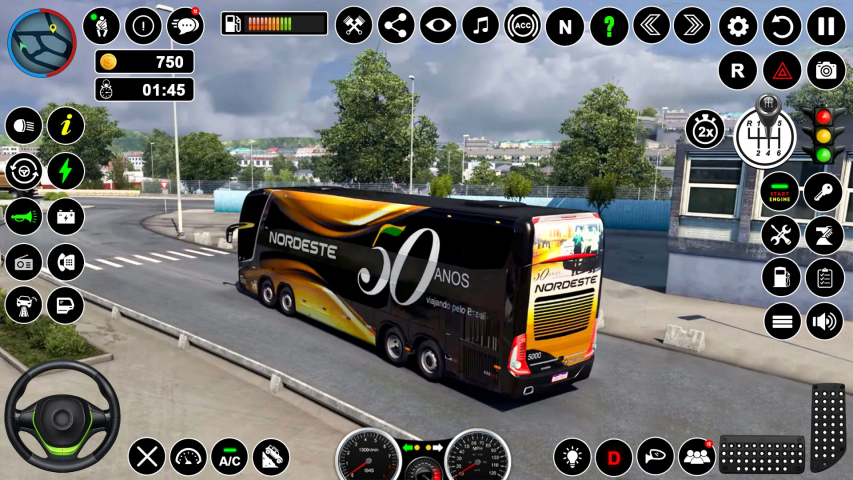Open the gear settings menu
The height and width of the screenshot is (480, 853).
pos(738,26)
